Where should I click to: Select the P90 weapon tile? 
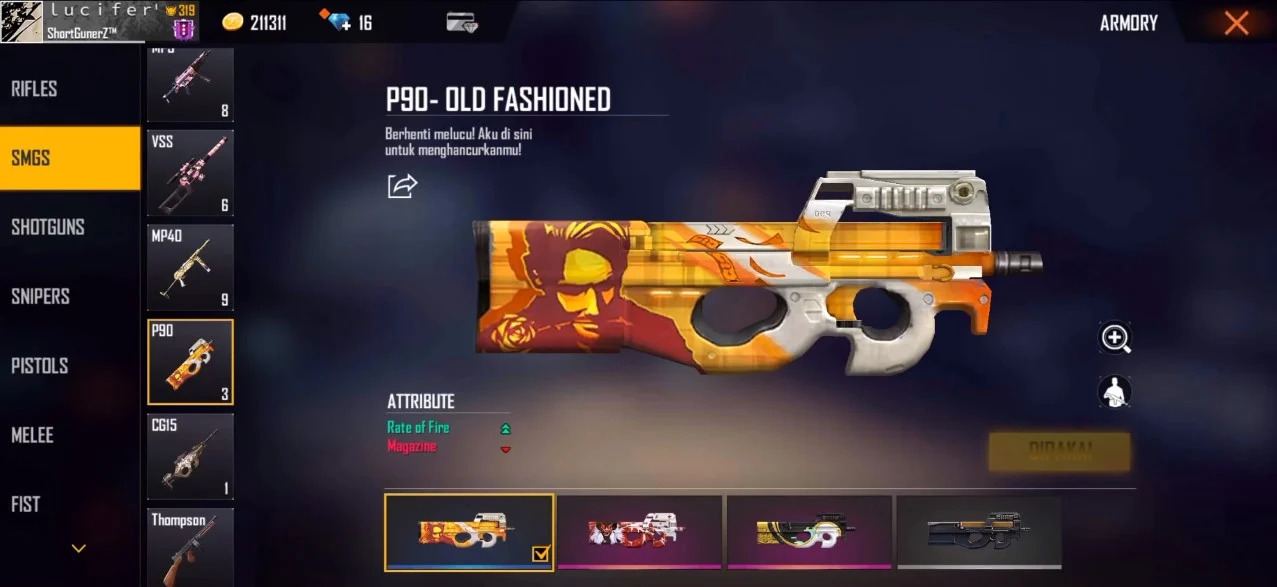click(x=190, y=362)
